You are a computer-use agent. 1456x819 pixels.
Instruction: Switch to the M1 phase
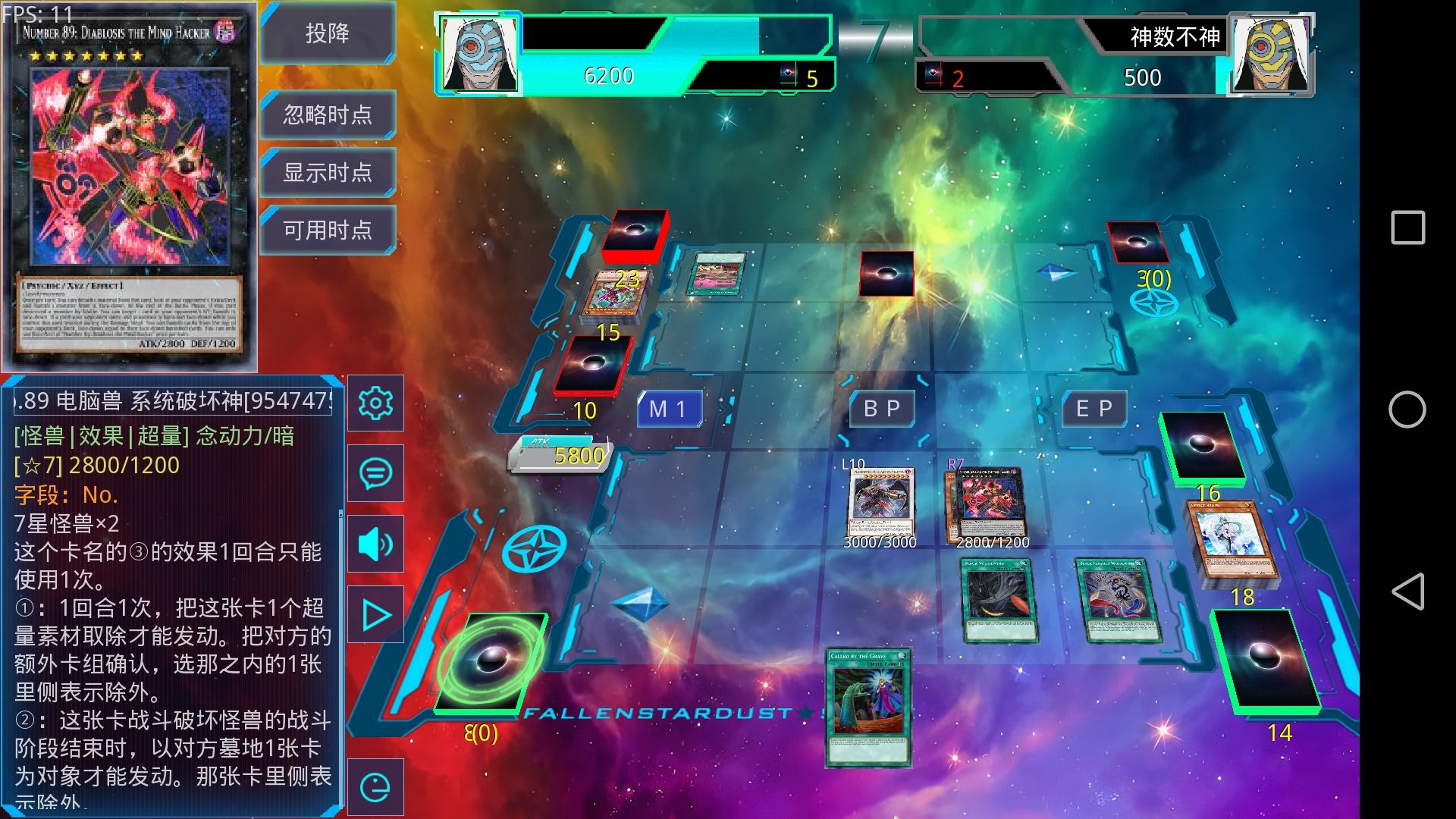pos(668,409)
